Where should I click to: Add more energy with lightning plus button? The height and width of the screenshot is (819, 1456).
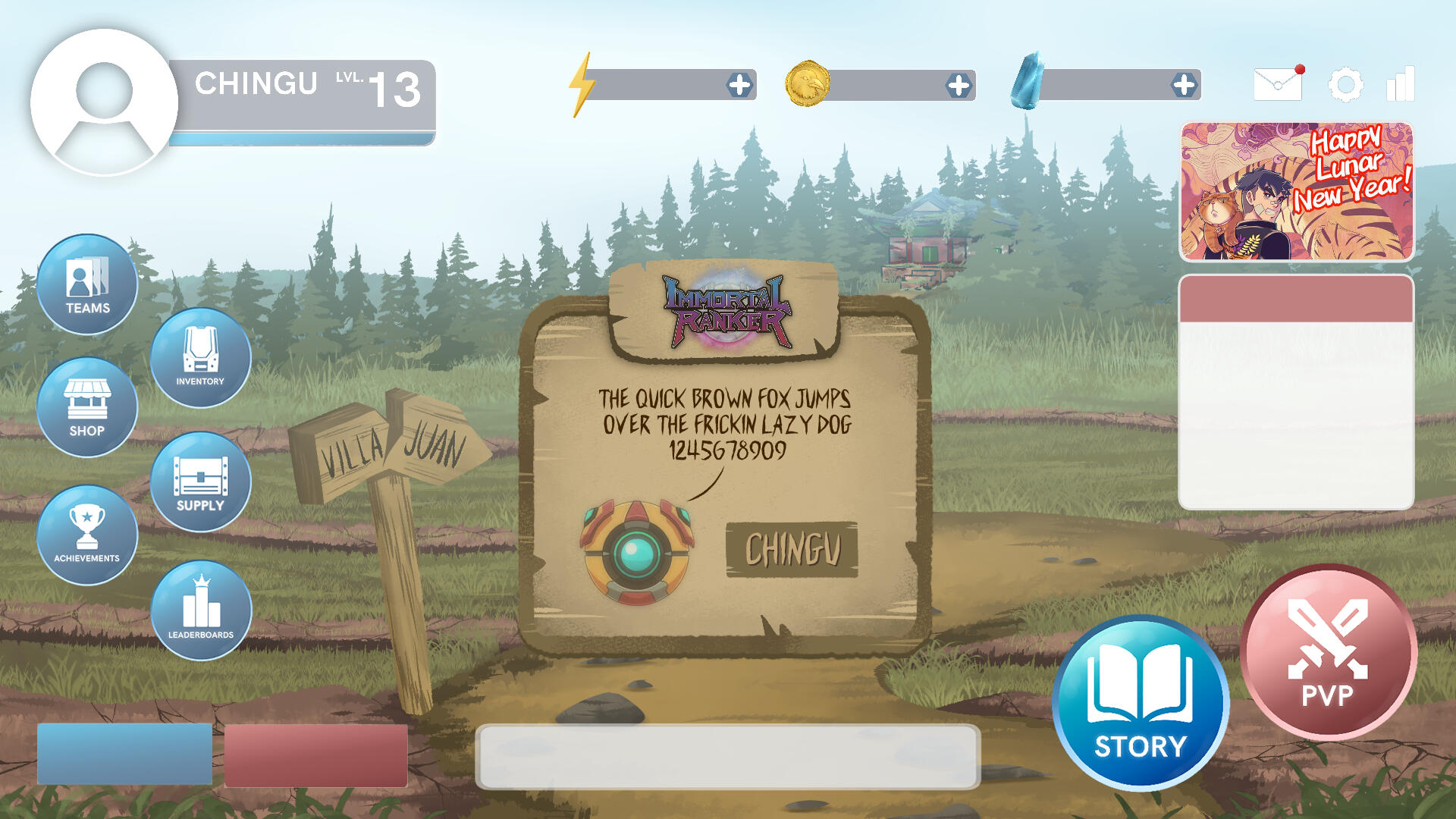tap(739, 85)
